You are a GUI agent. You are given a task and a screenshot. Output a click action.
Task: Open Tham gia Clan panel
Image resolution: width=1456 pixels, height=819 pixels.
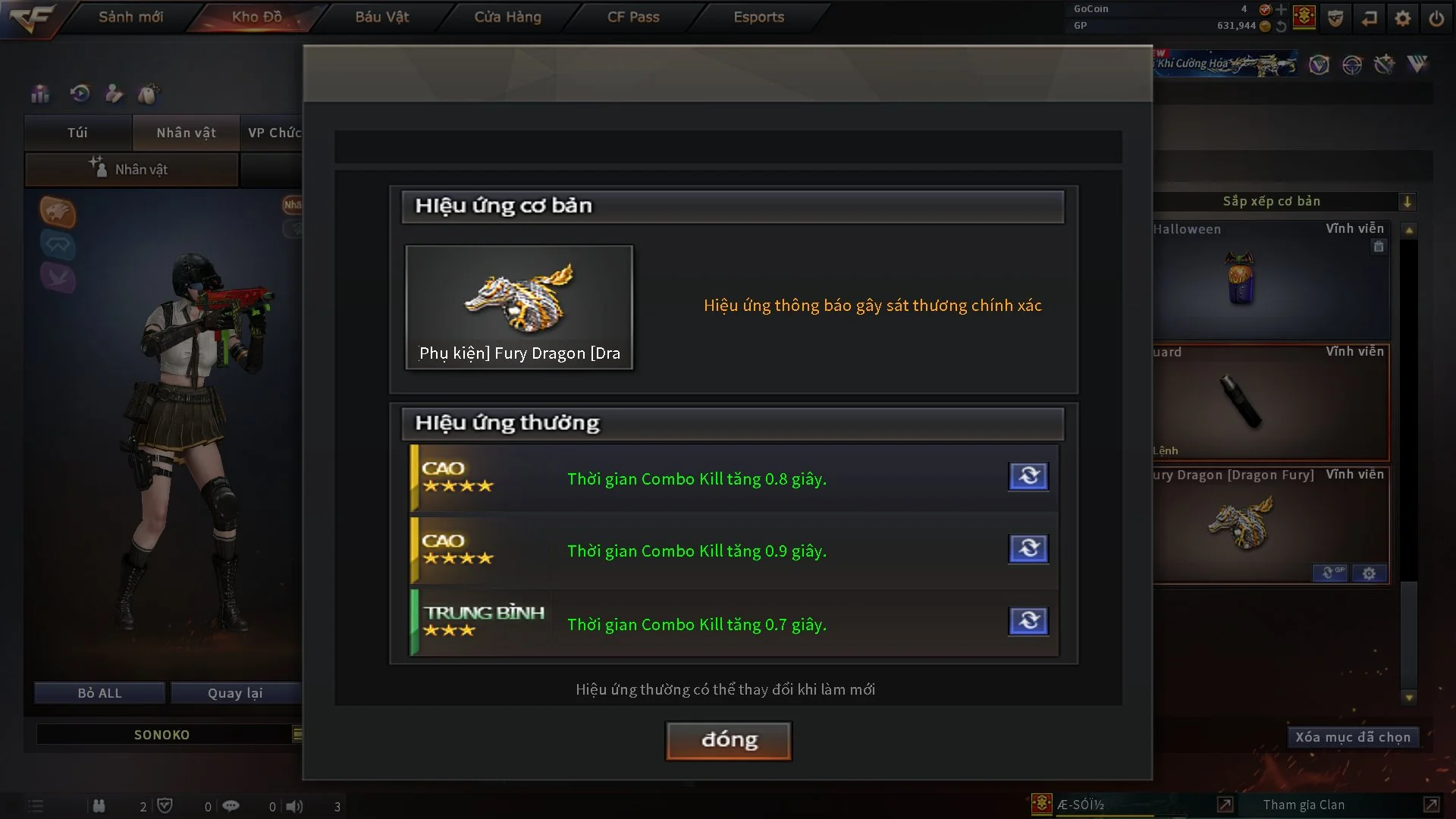1304,805
